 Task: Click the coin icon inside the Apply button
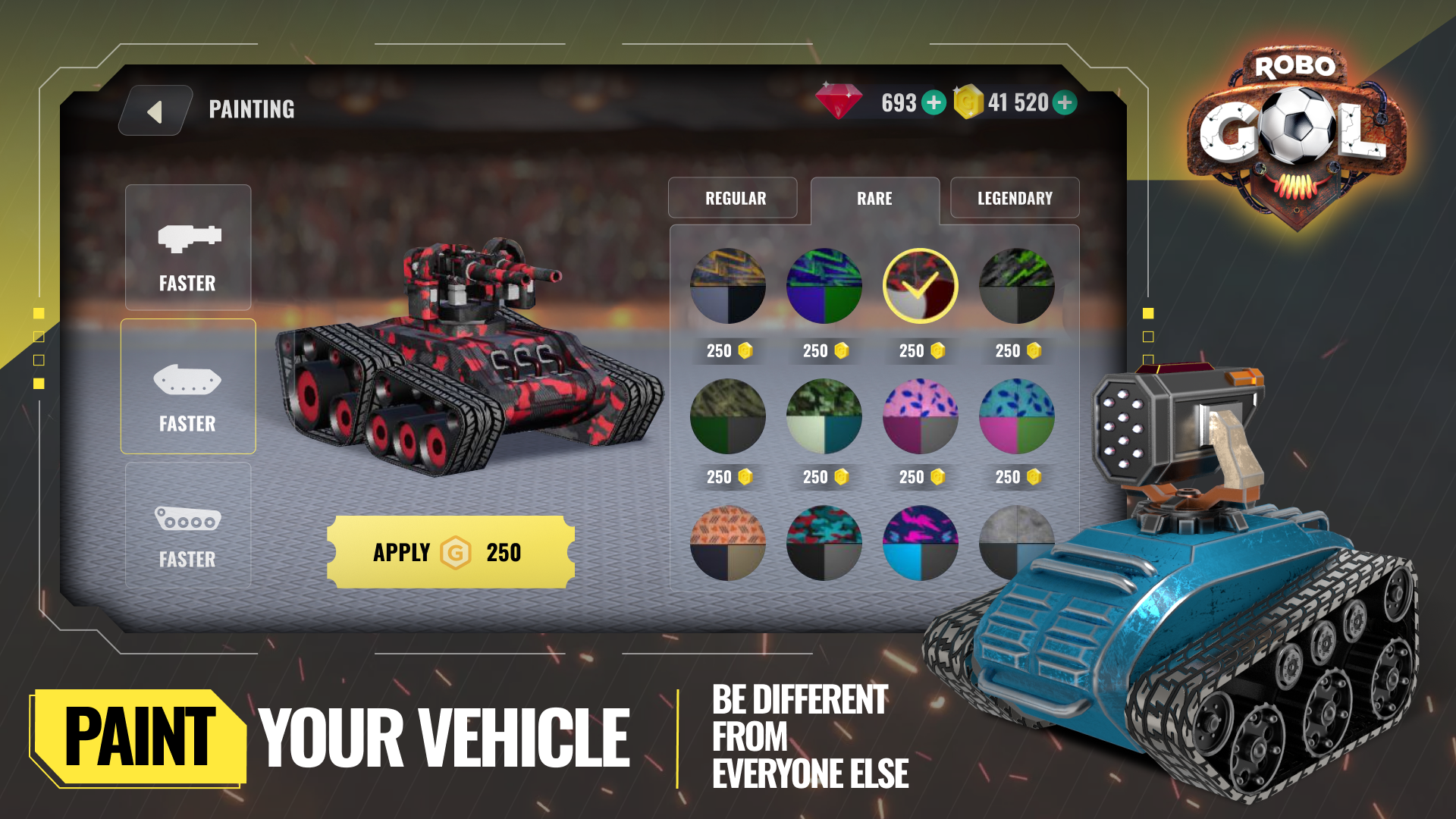456,554
